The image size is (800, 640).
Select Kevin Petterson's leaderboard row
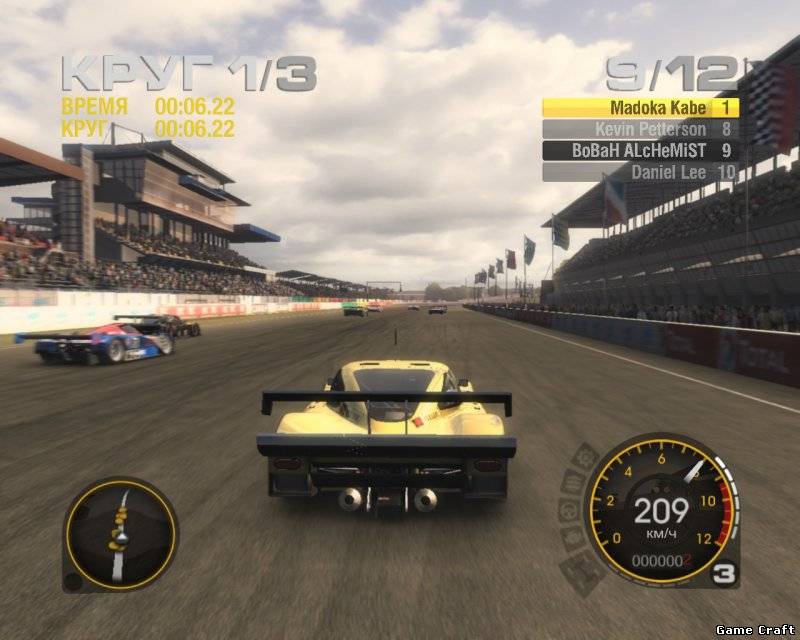[x=640, y=129]
